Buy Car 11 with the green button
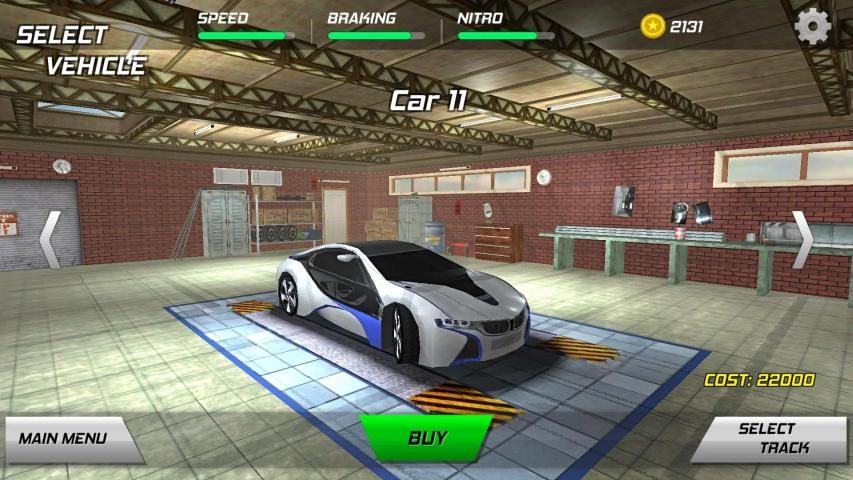This screenshot has height=480, width=853. [x=427, y=437]
